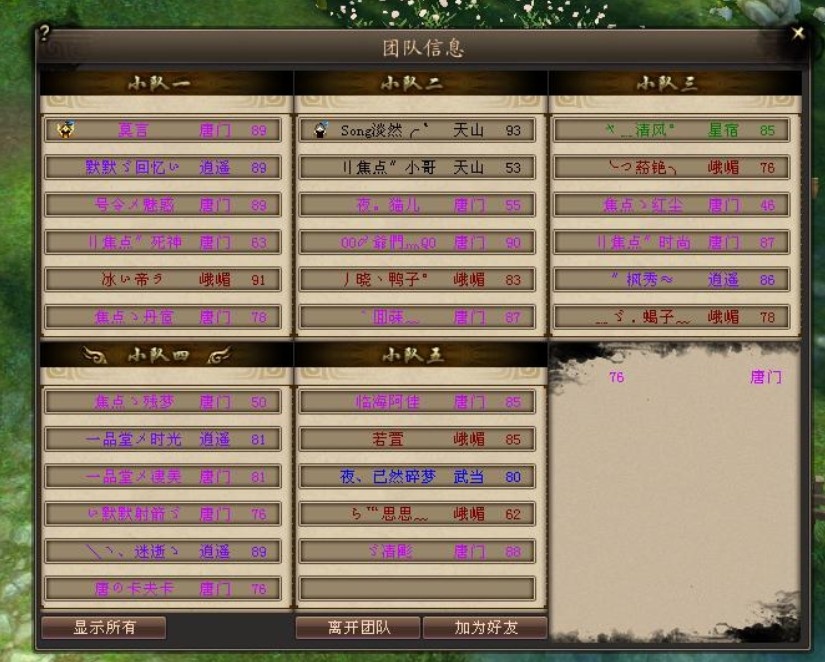Select the 一品堂〆时光 逍遥 row

[x=163, y=439]
